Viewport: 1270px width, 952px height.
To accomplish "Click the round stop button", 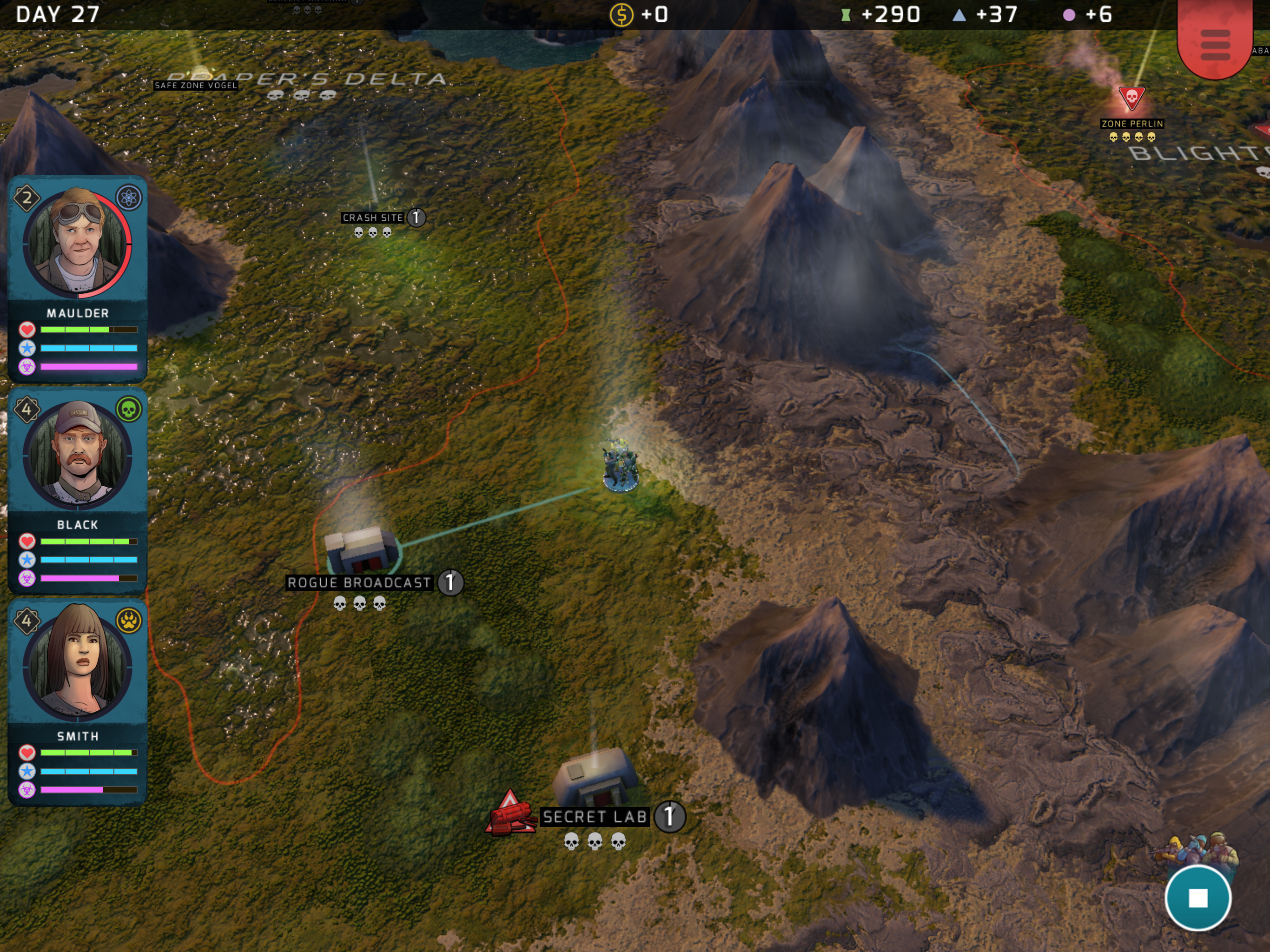I will pos(1197,898).
